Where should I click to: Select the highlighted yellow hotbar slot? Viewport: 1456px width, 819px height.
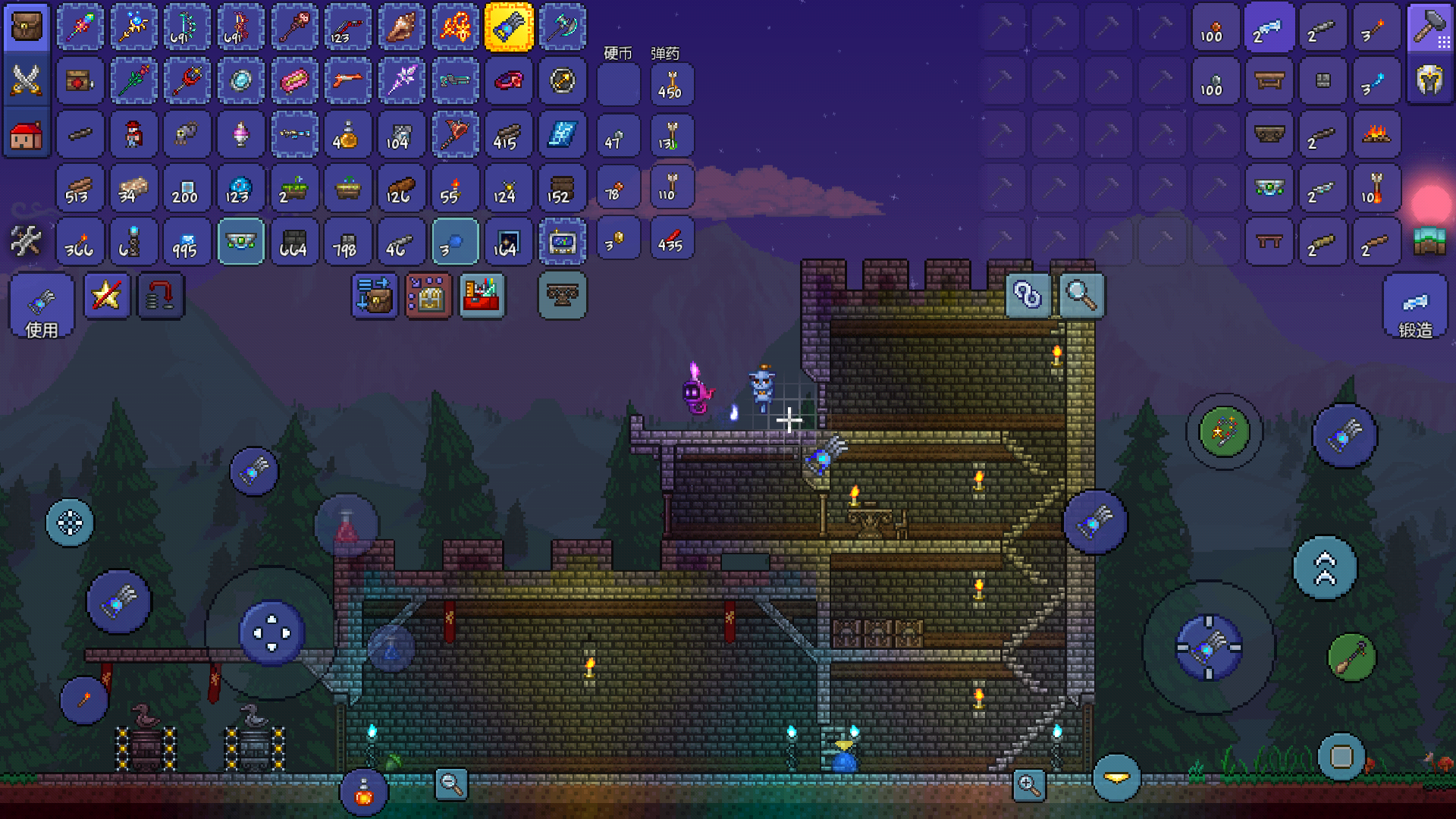(x=509, y=27)
